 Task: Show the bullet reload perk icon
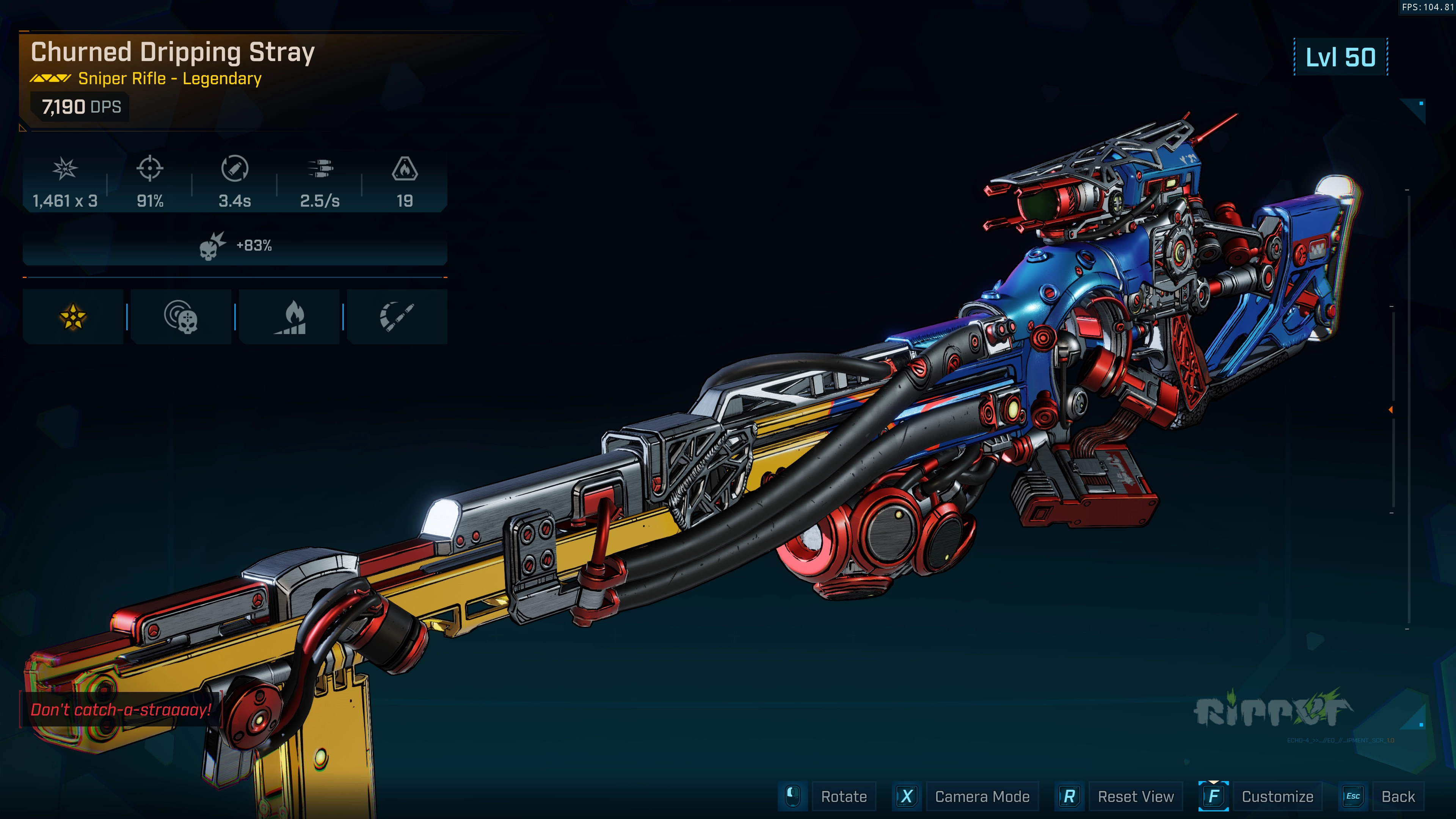[x=397, y=317]
